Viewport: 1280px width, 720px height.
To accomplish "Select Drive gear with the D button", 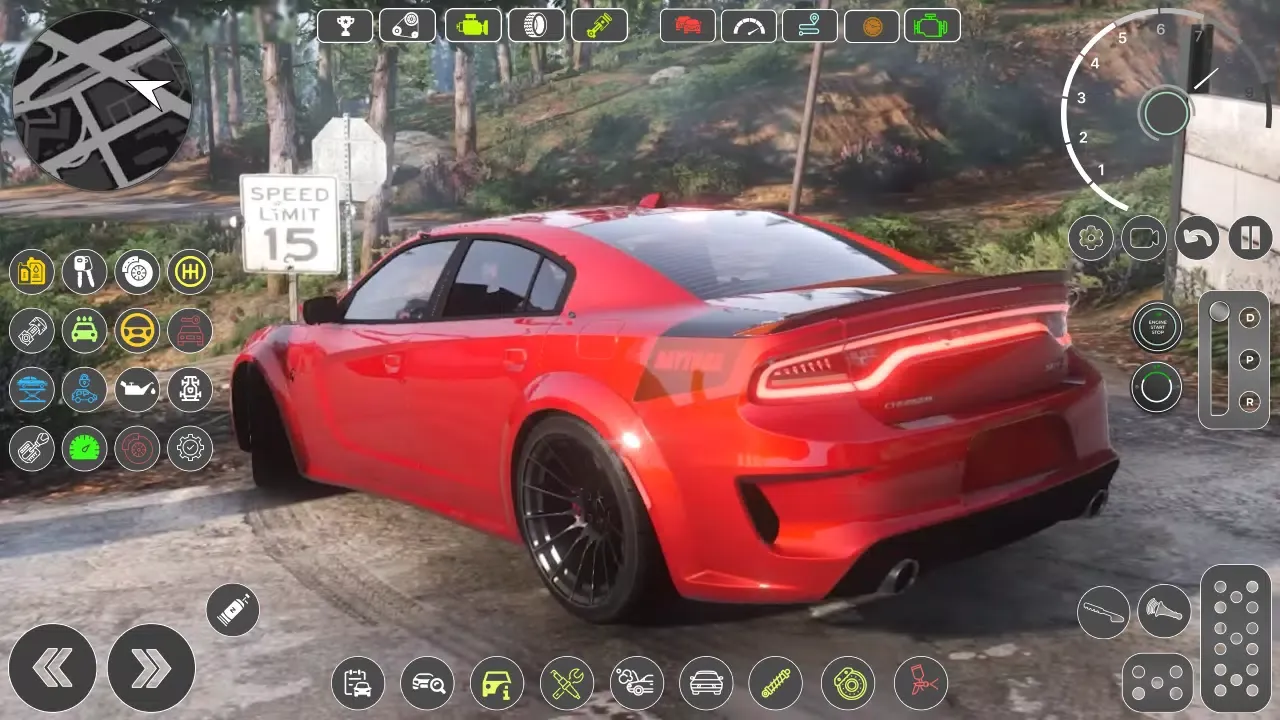I will point(1248,316).
